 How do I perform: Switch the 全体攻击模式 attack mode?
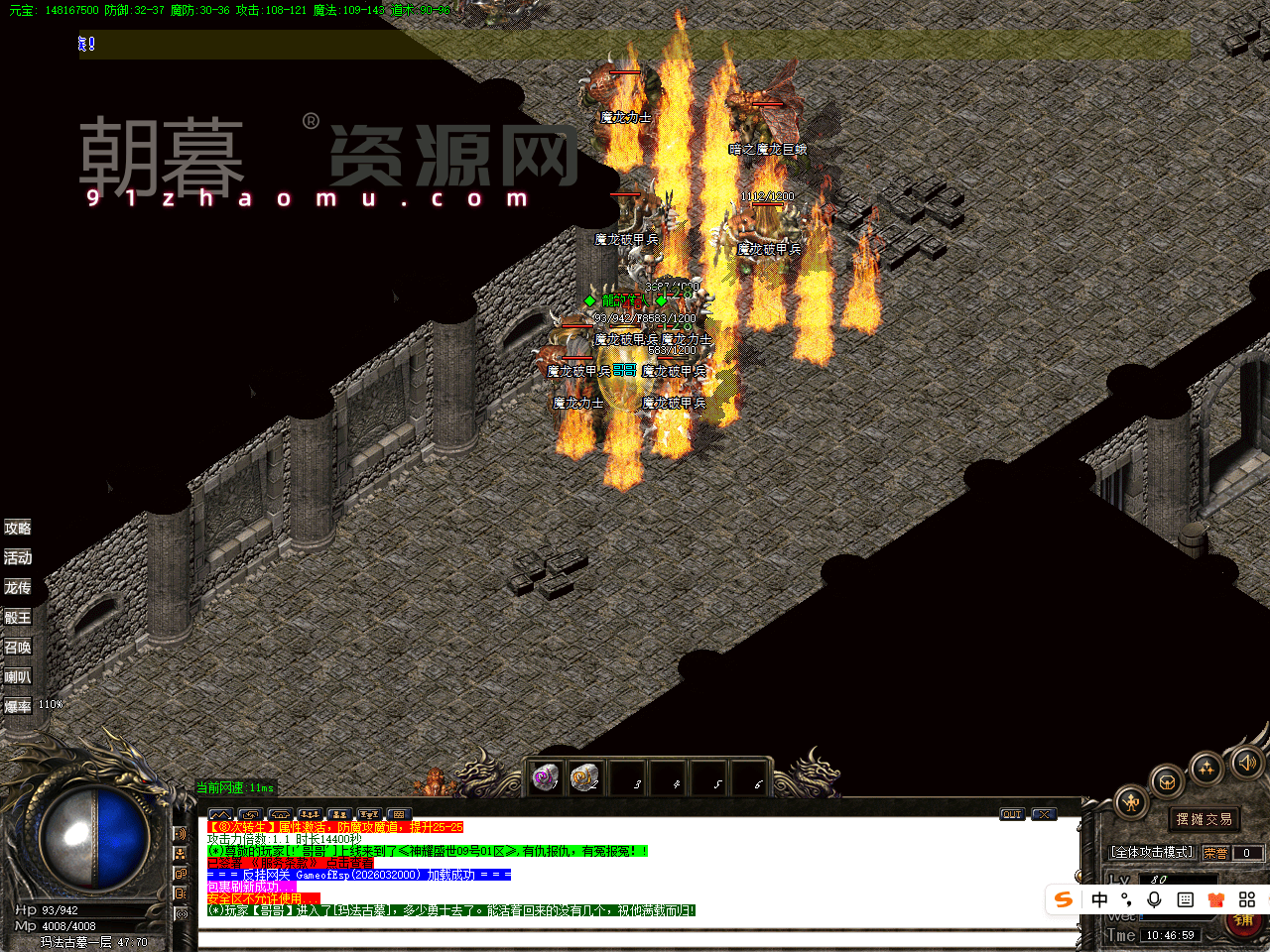1152,853
